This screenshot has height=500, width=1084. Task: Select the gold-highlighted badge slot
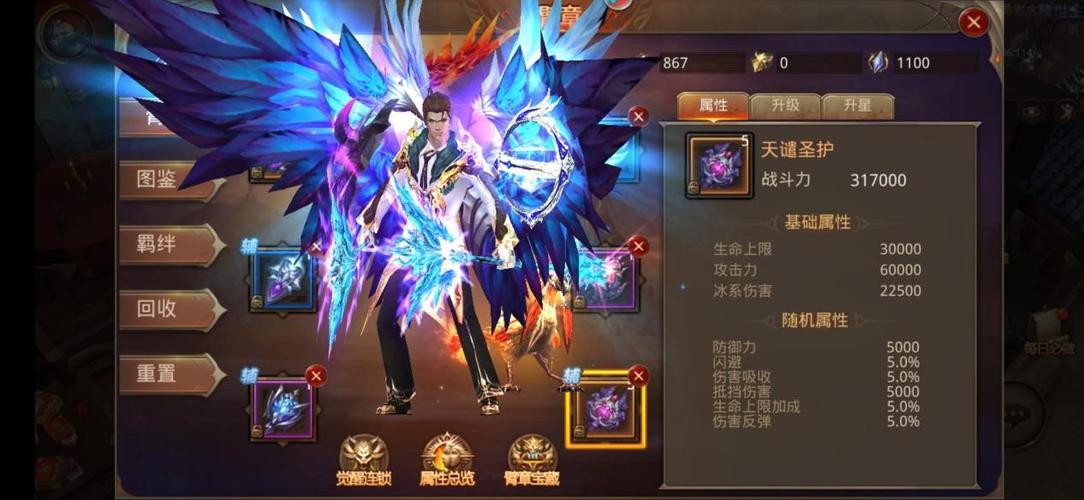click(605, 408)
